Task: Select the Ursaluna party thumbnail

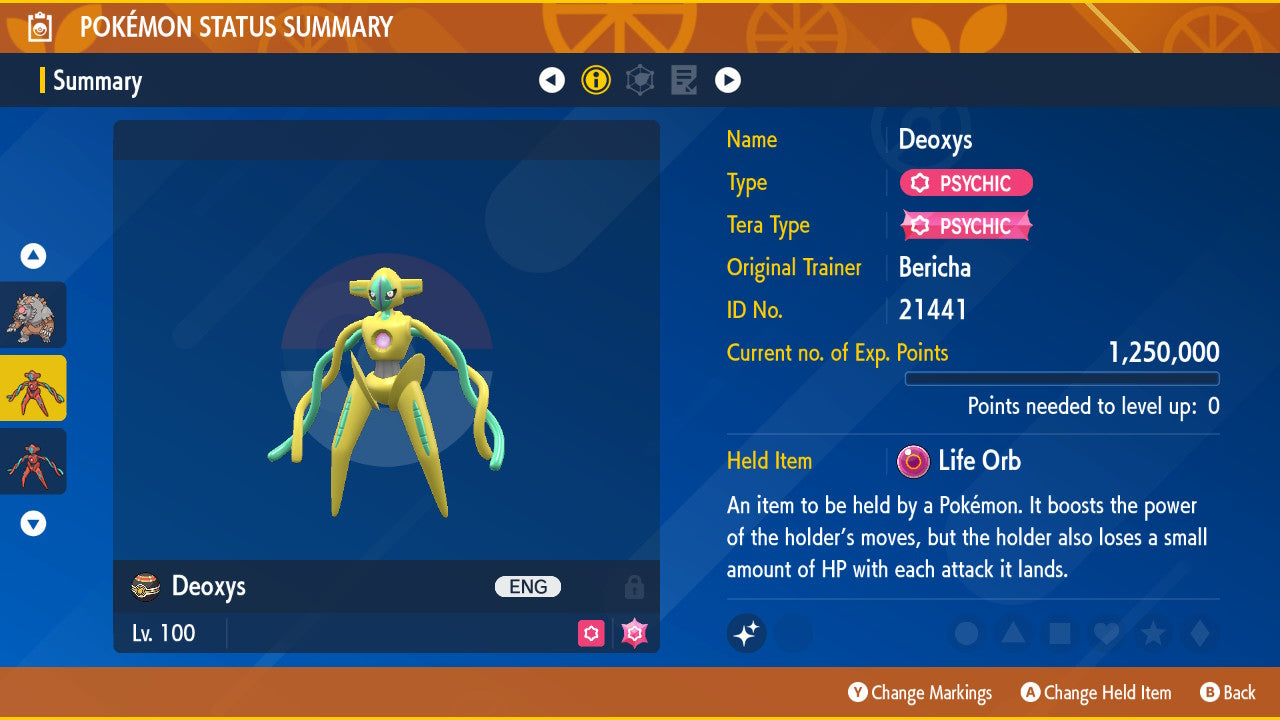Action: (34, 314)
